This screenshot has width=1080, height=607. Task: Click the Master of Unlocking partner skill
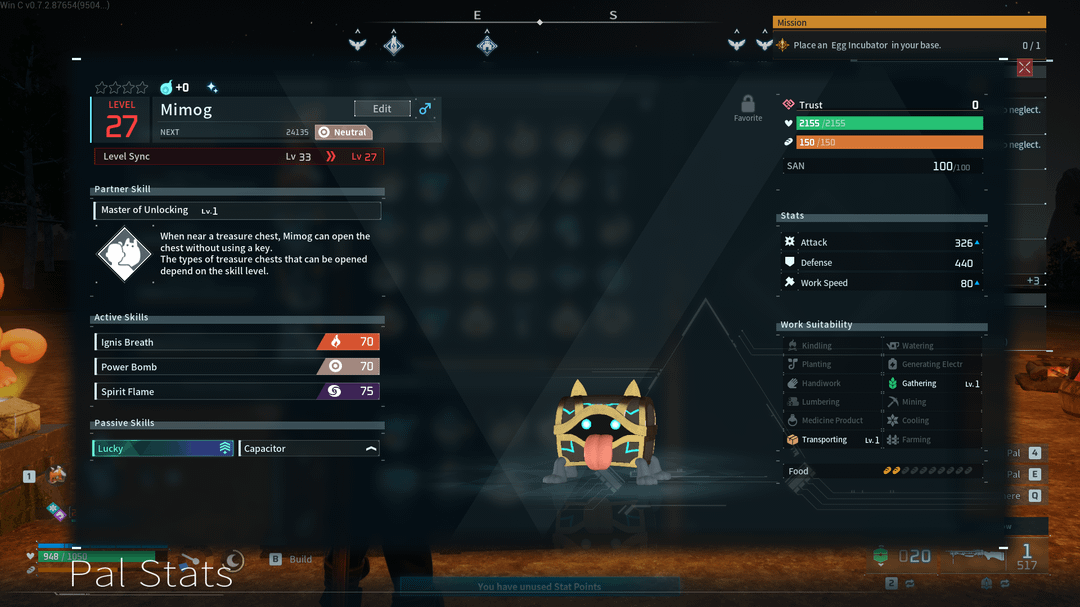coord(238,211)
